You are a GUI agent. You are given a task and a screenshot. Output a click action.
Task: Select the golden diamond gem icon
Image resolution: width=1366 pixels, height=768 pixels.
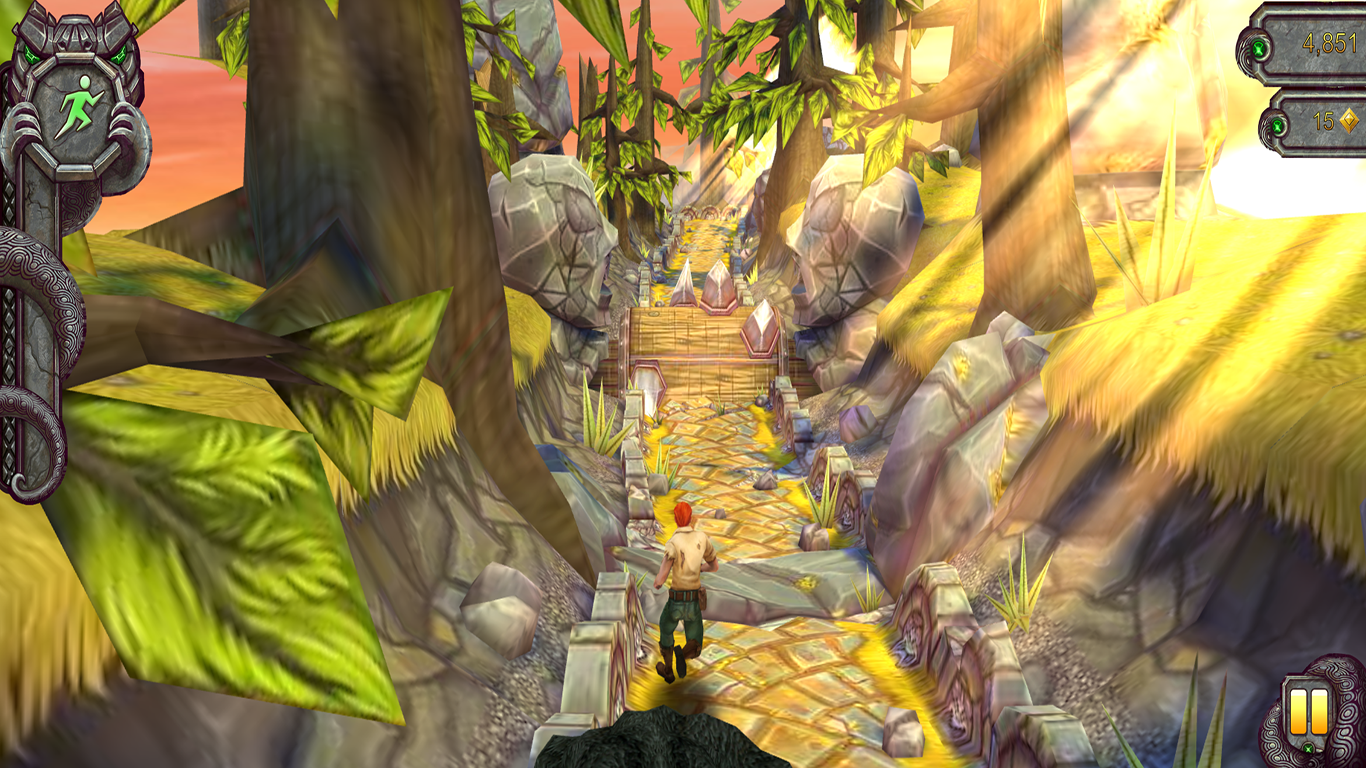(x=1349, y=120)
